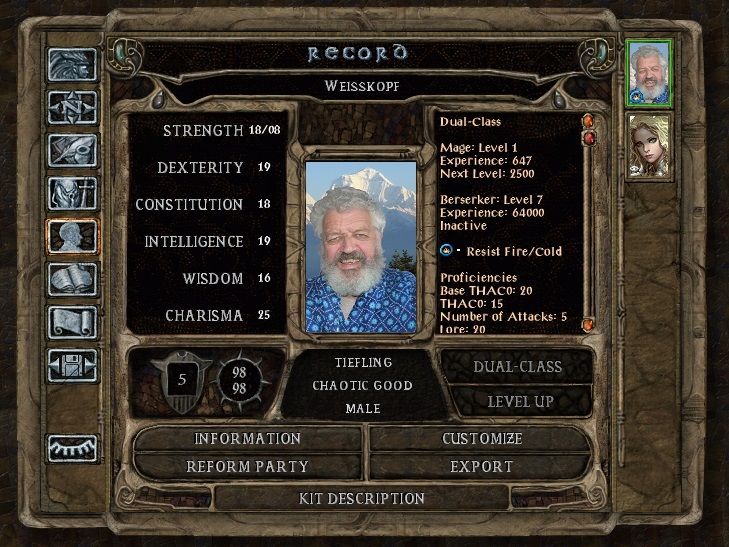Choose Reform Party

pyautogui.click(x=247, y=467)
